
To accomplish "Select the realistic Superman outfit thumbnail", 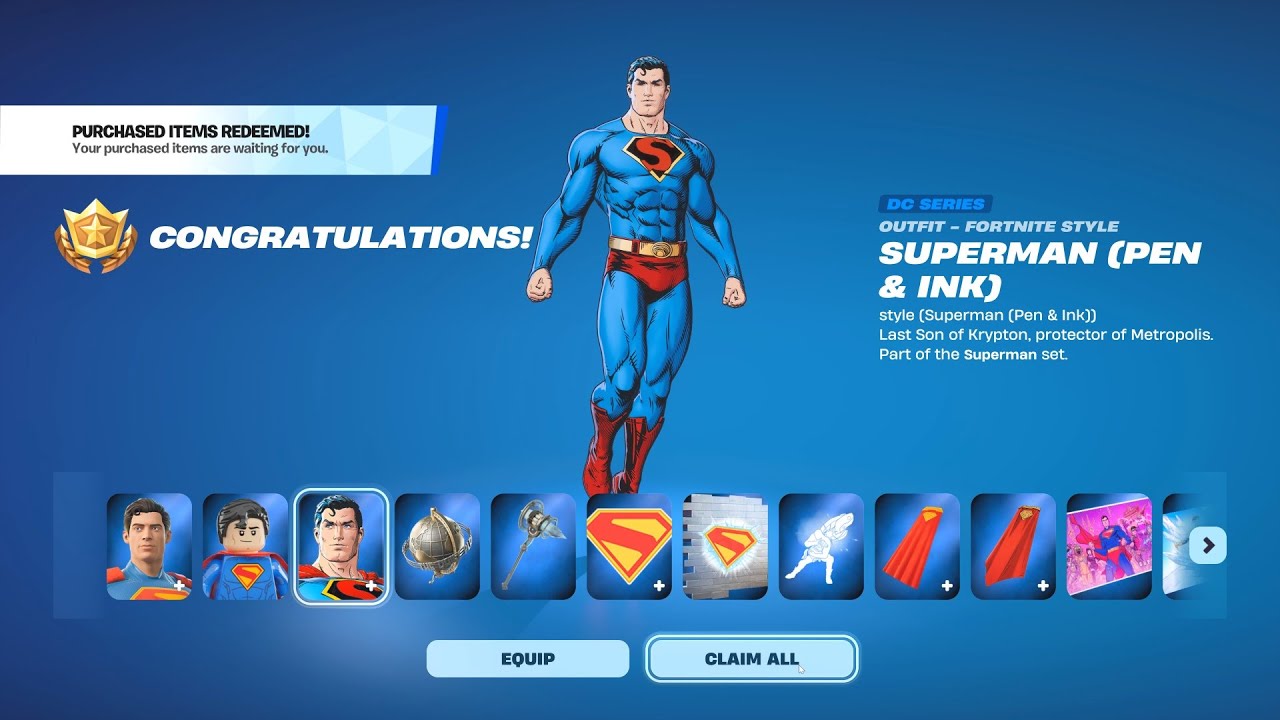I will tap(147, 545).
